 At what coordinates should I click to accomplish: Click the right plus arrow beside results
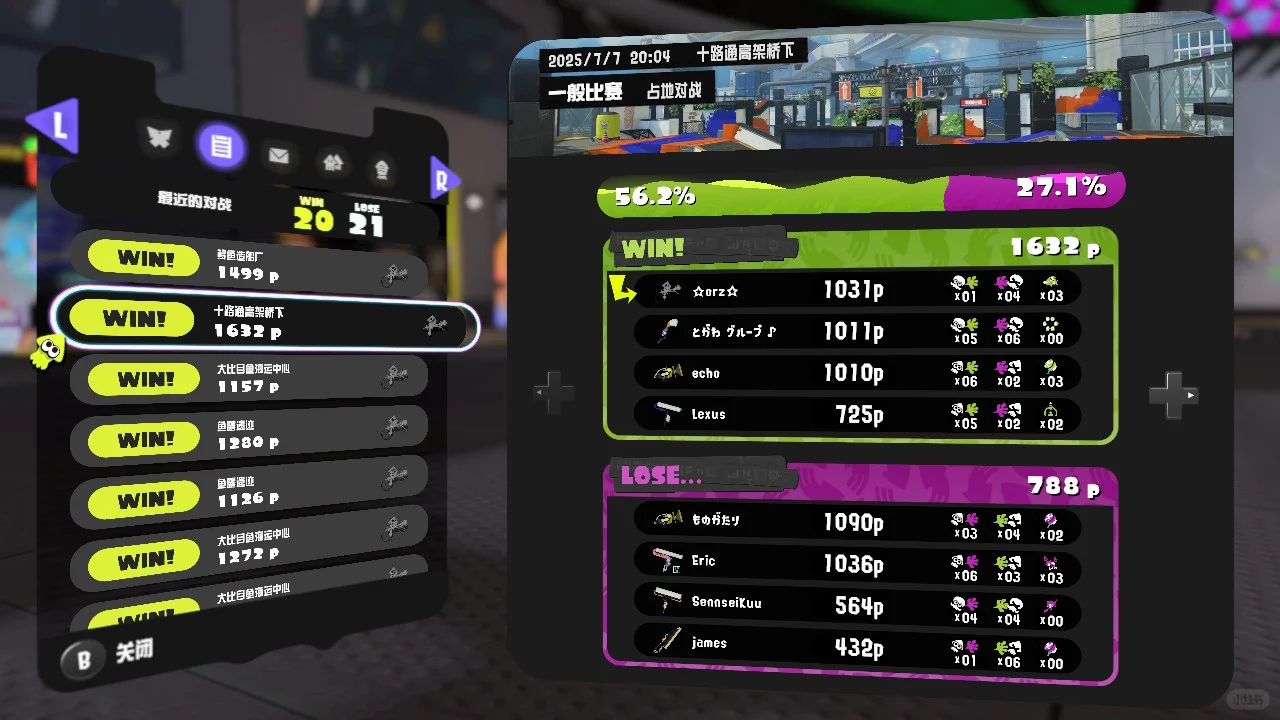pos(1172,395)
